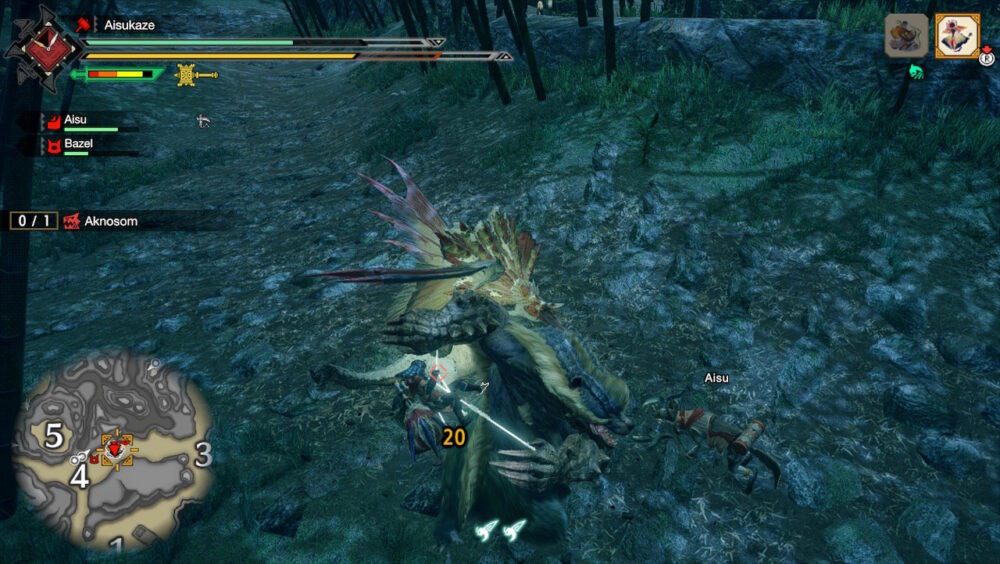Select the greyed-out monster icon

[x=907, y=35]
